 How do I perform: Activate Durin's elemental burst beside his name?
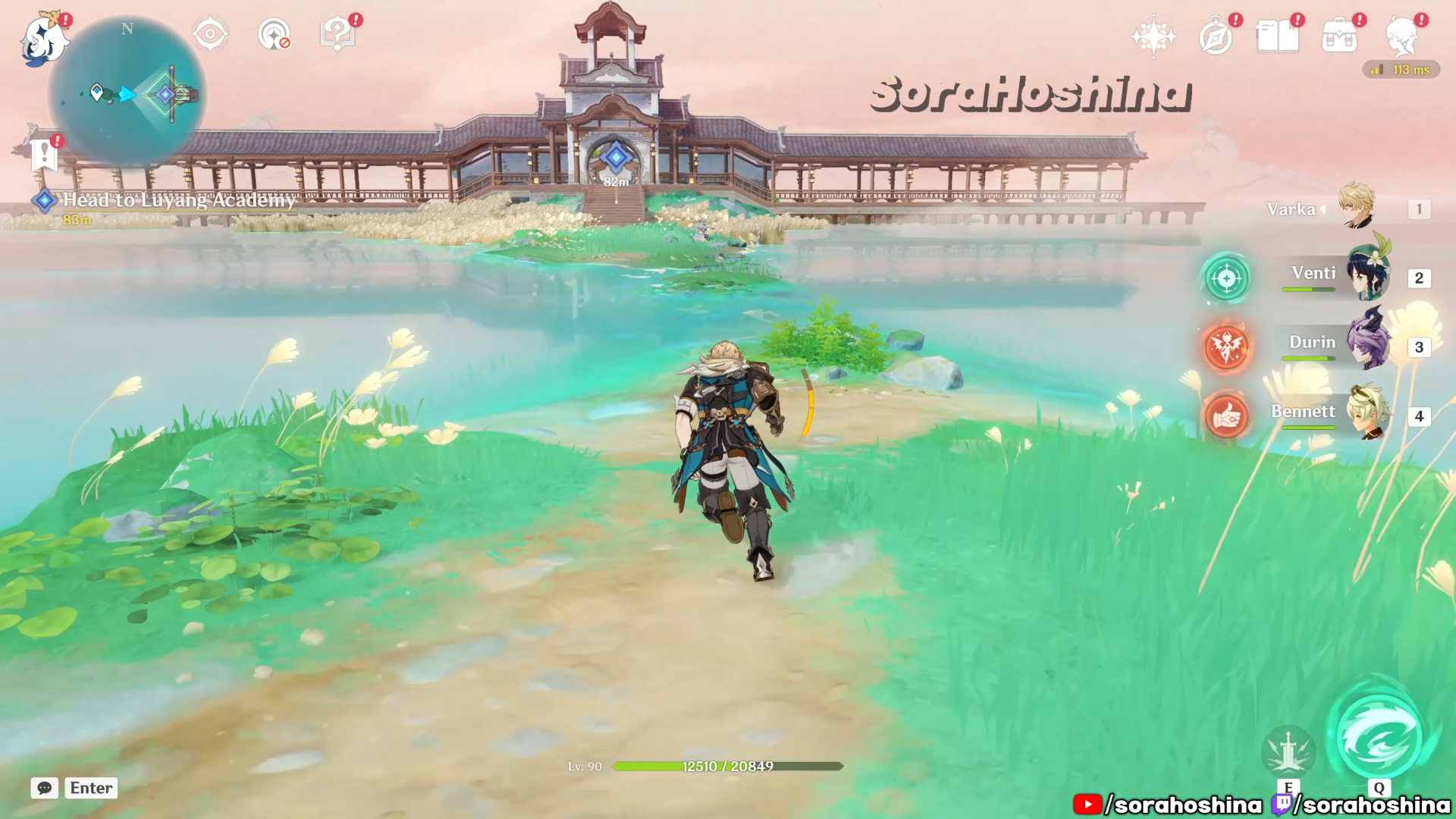[1226, 347]
